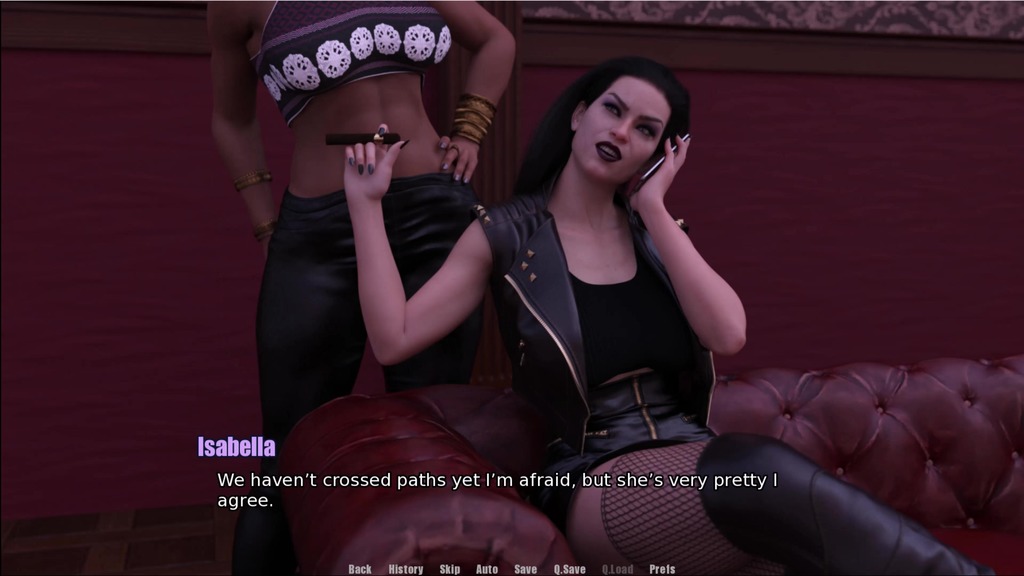Quick save with Q.Save

click(x=569, y=569)
